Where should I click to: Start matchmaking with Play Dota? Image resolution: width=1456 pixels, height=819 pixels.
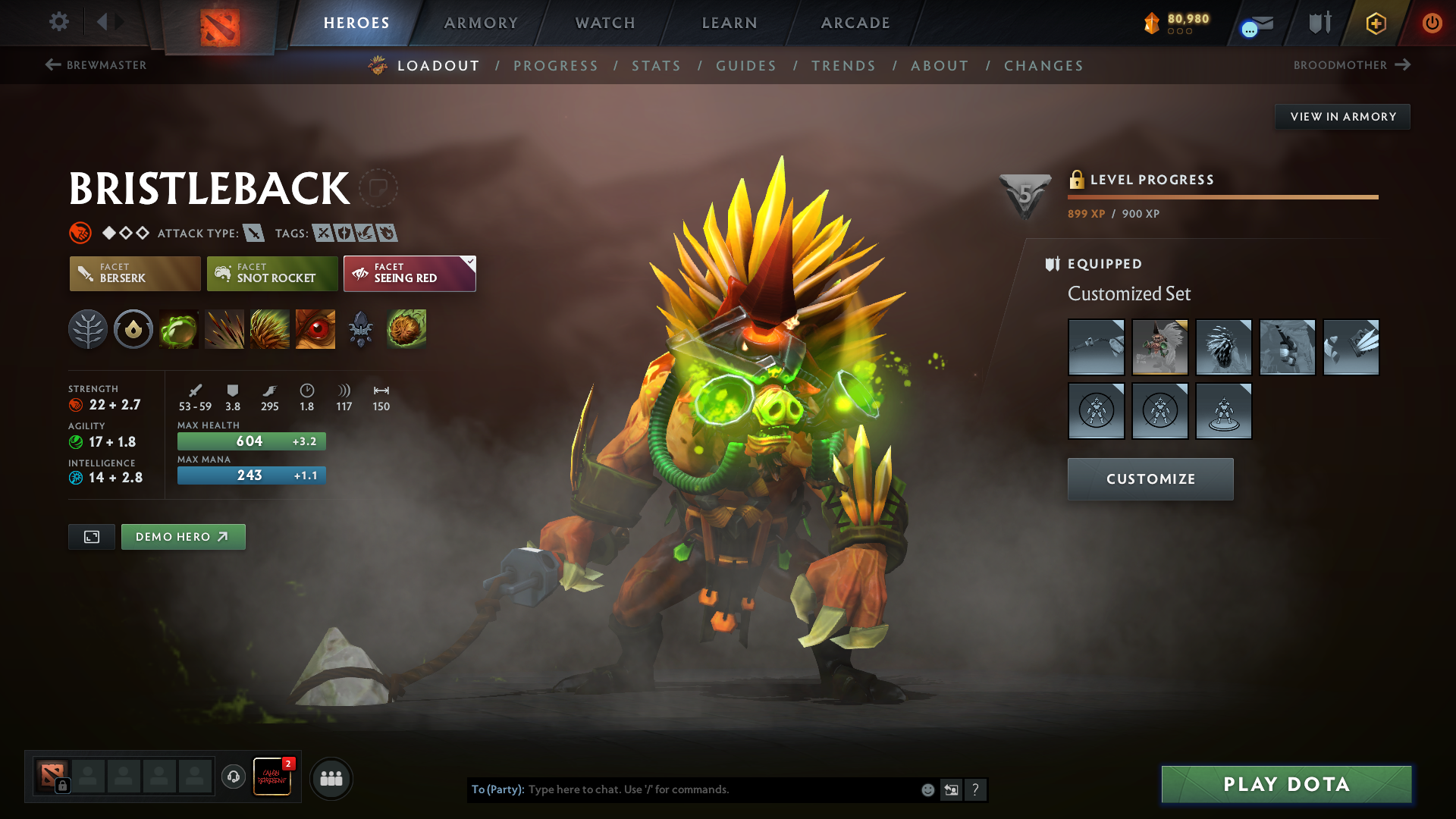click(x=1286, y=784)
